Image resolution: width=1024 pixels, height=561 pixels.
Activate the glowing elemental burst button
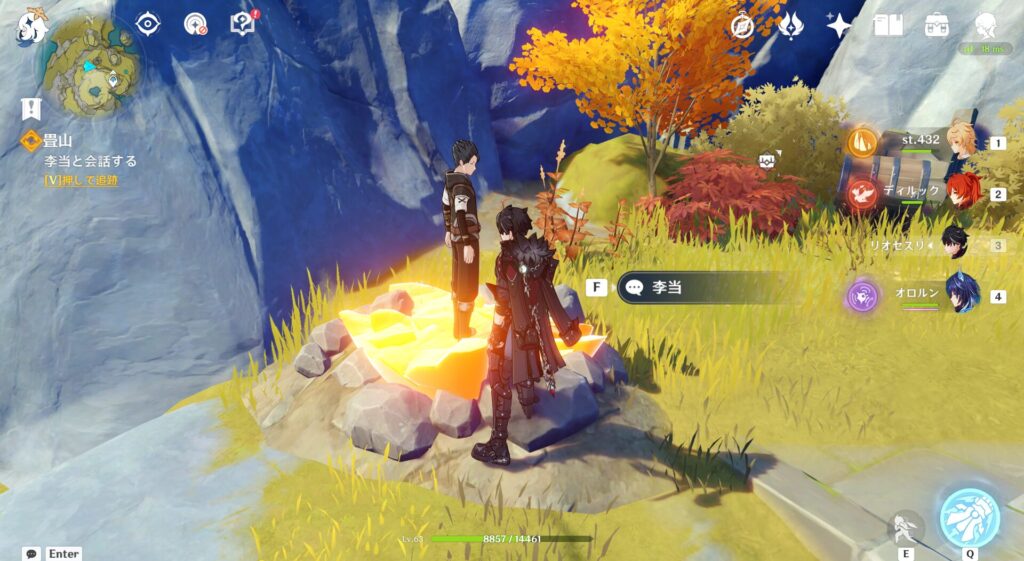pos(969,517)
